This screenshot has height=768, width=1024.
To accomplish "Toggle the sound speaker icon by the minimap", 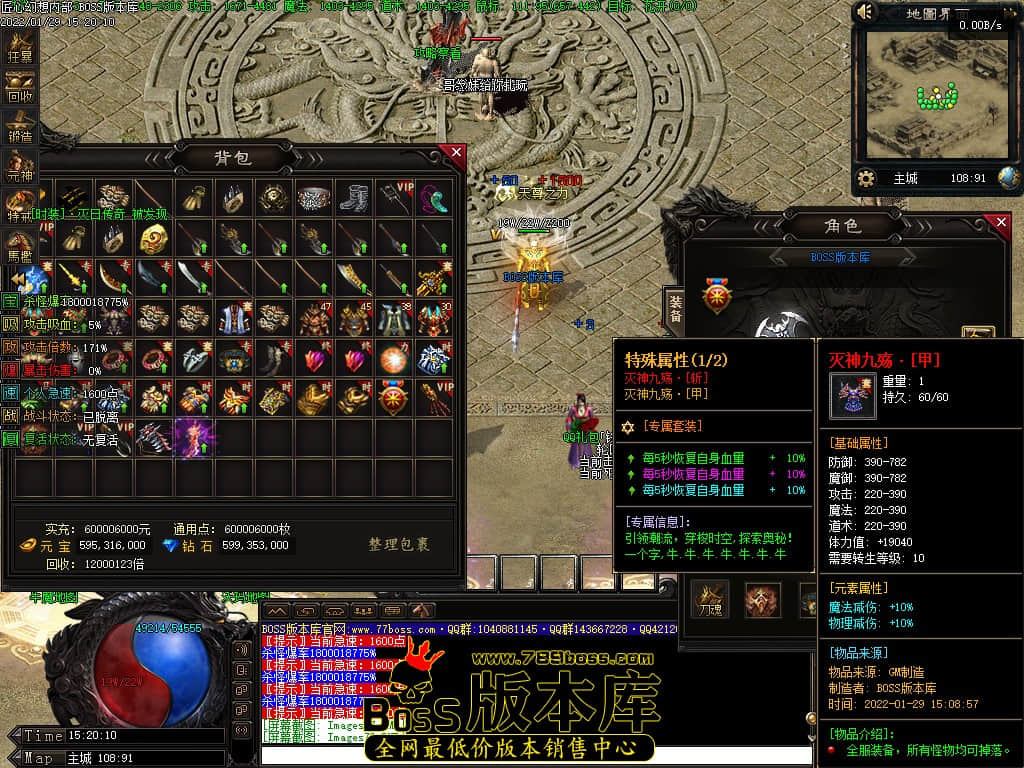I will coord(866,12).
